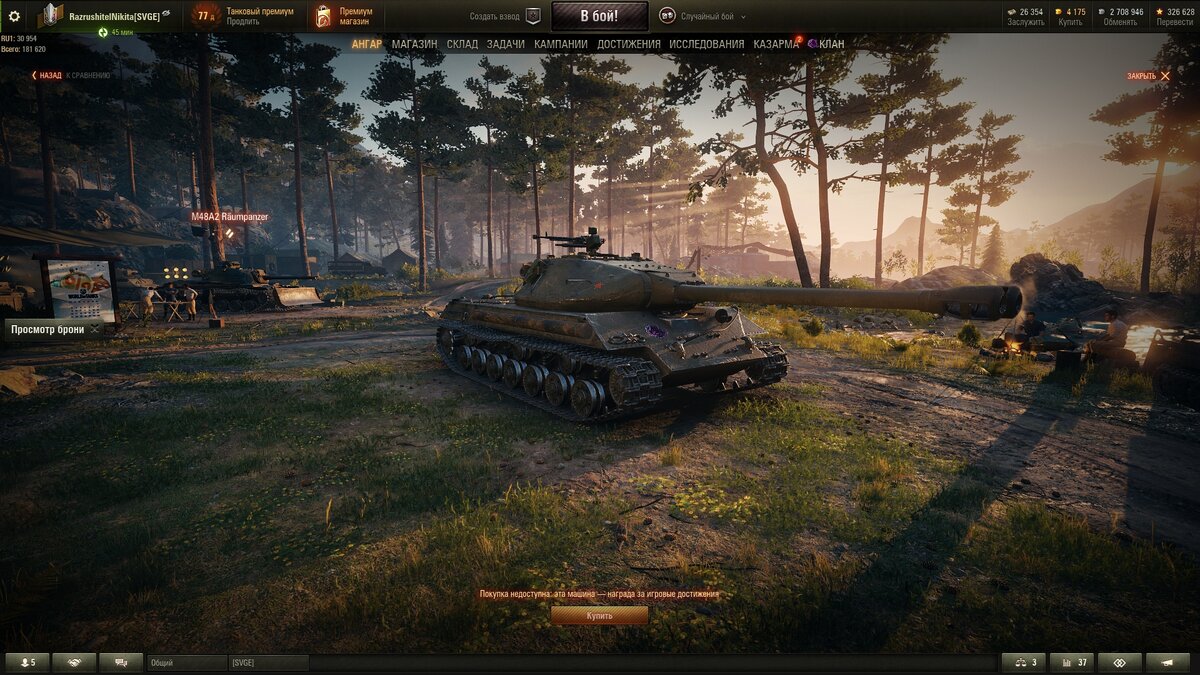This screenshot has height=675, width=1200.
Task: Start battle with the 'В бой!' button
Action: click(x=600, y=16)
